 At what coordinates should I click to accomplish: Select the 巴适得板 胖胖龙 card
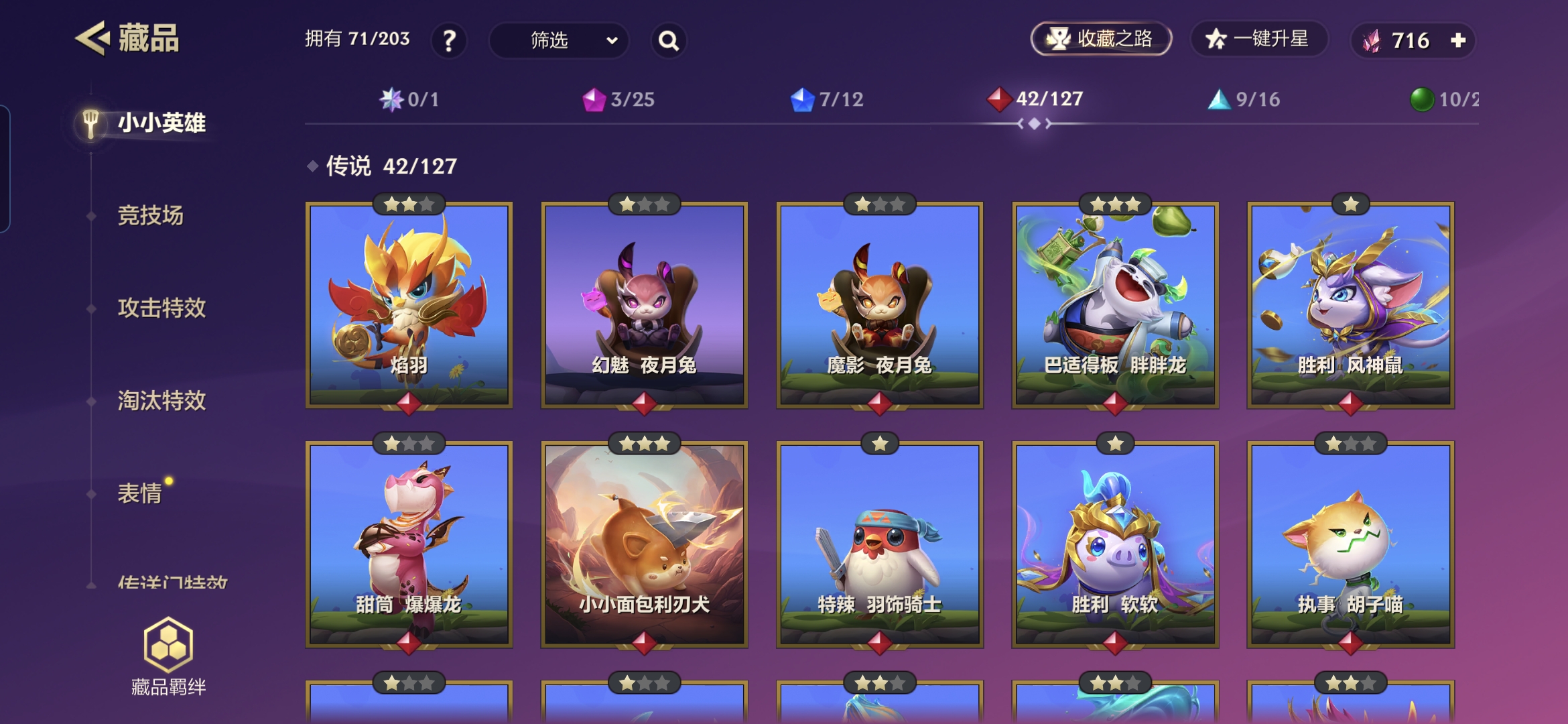1115,305
